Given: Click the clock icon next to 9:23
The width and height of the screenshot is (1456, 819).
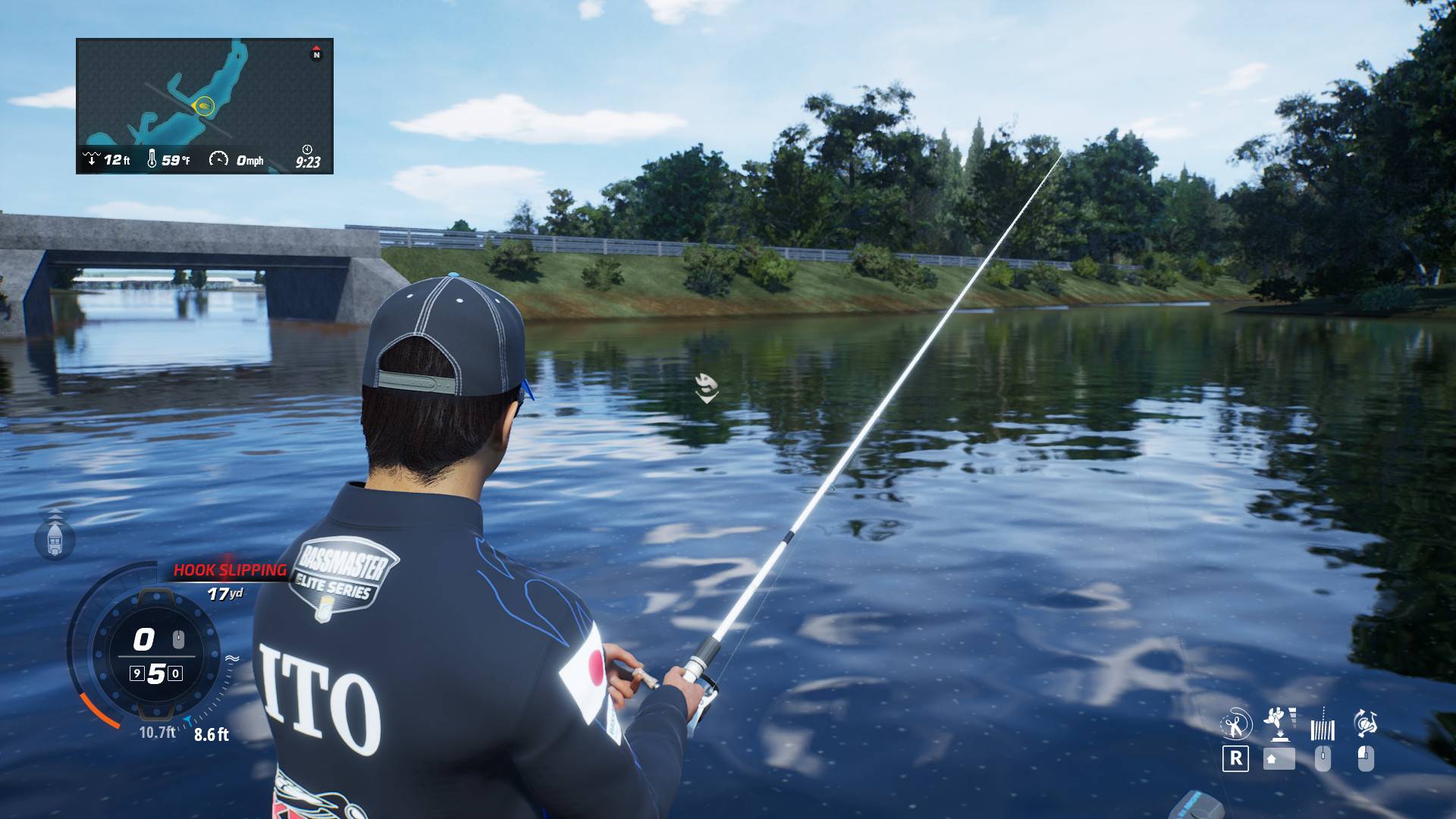Looking at the screenshot, I should click(x=307, y=152).
